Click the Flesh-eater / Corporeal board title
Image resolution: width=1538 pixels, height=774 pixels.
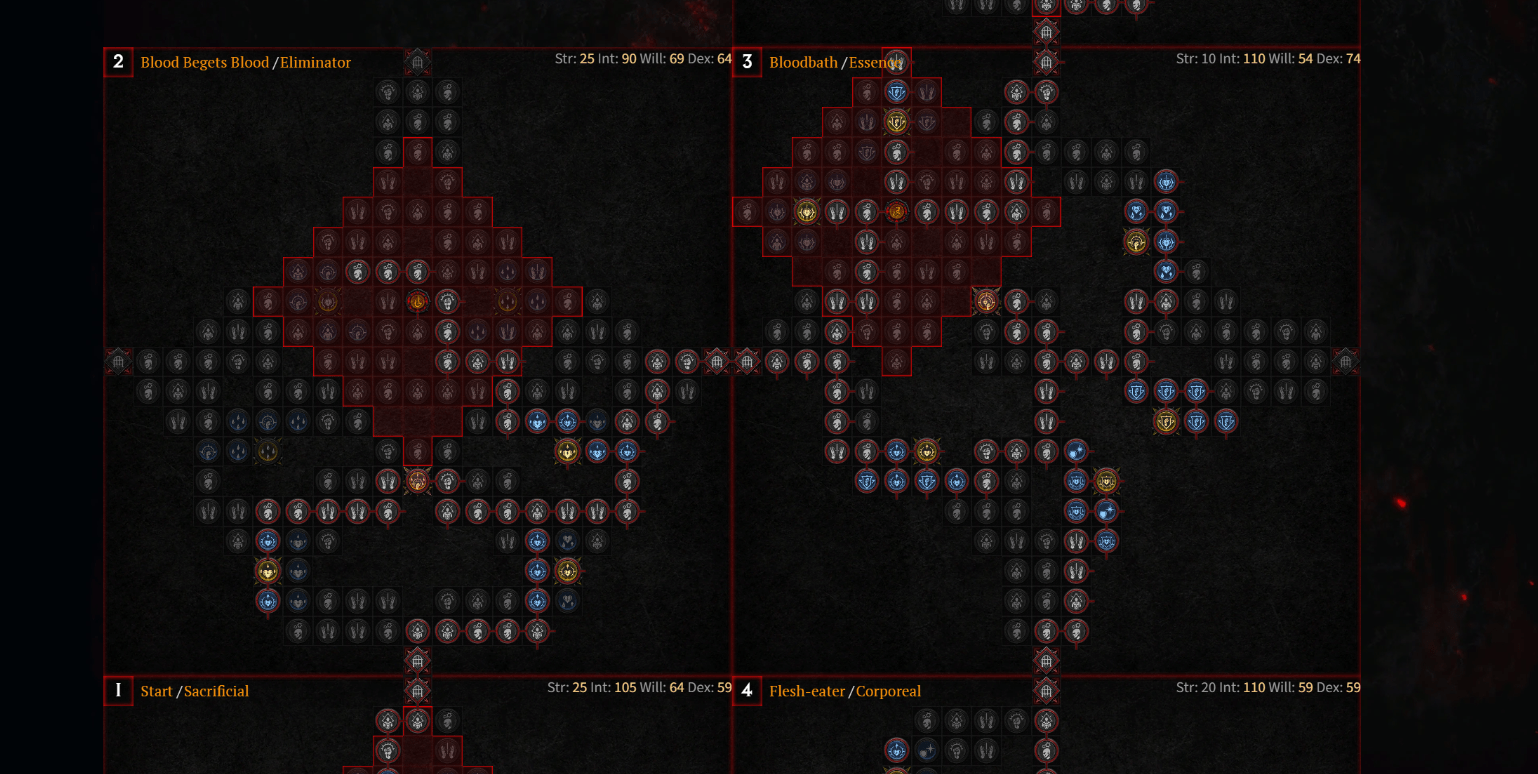(845, 690)
